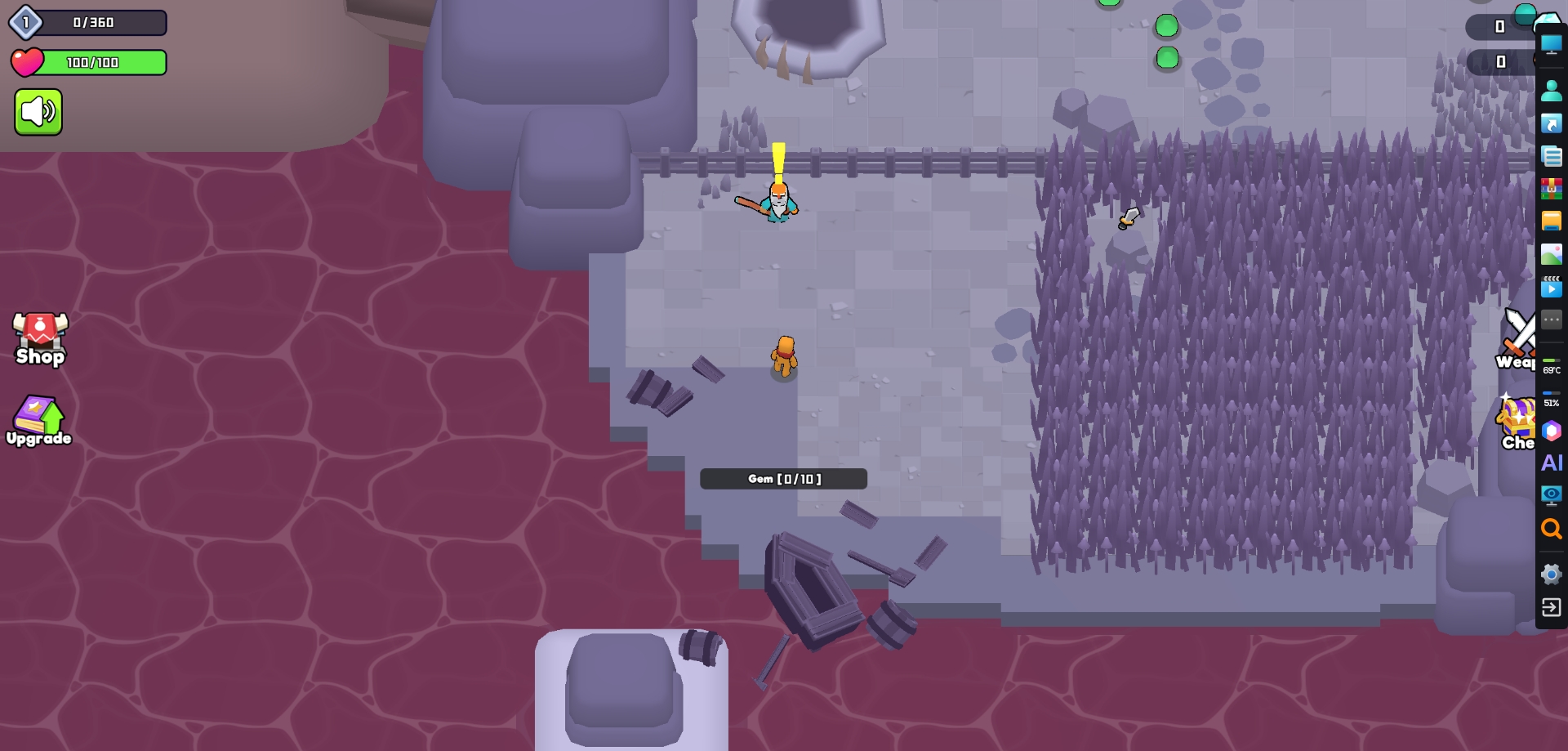The image size is (1568, 751).
Task: Open the three-dots more options sidebar icon
Action: [x=1551, y=320]
